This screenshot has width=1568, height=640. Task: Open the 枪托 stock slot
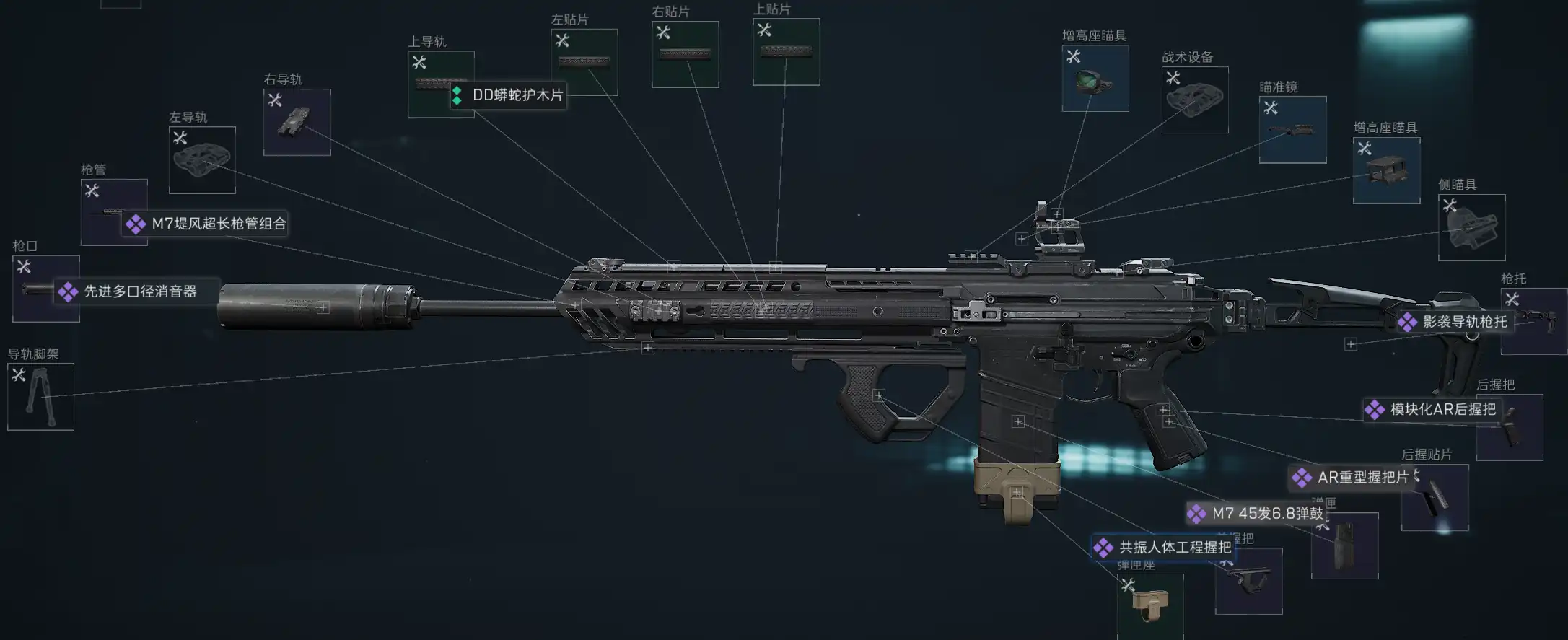[x=1533, y=321]
